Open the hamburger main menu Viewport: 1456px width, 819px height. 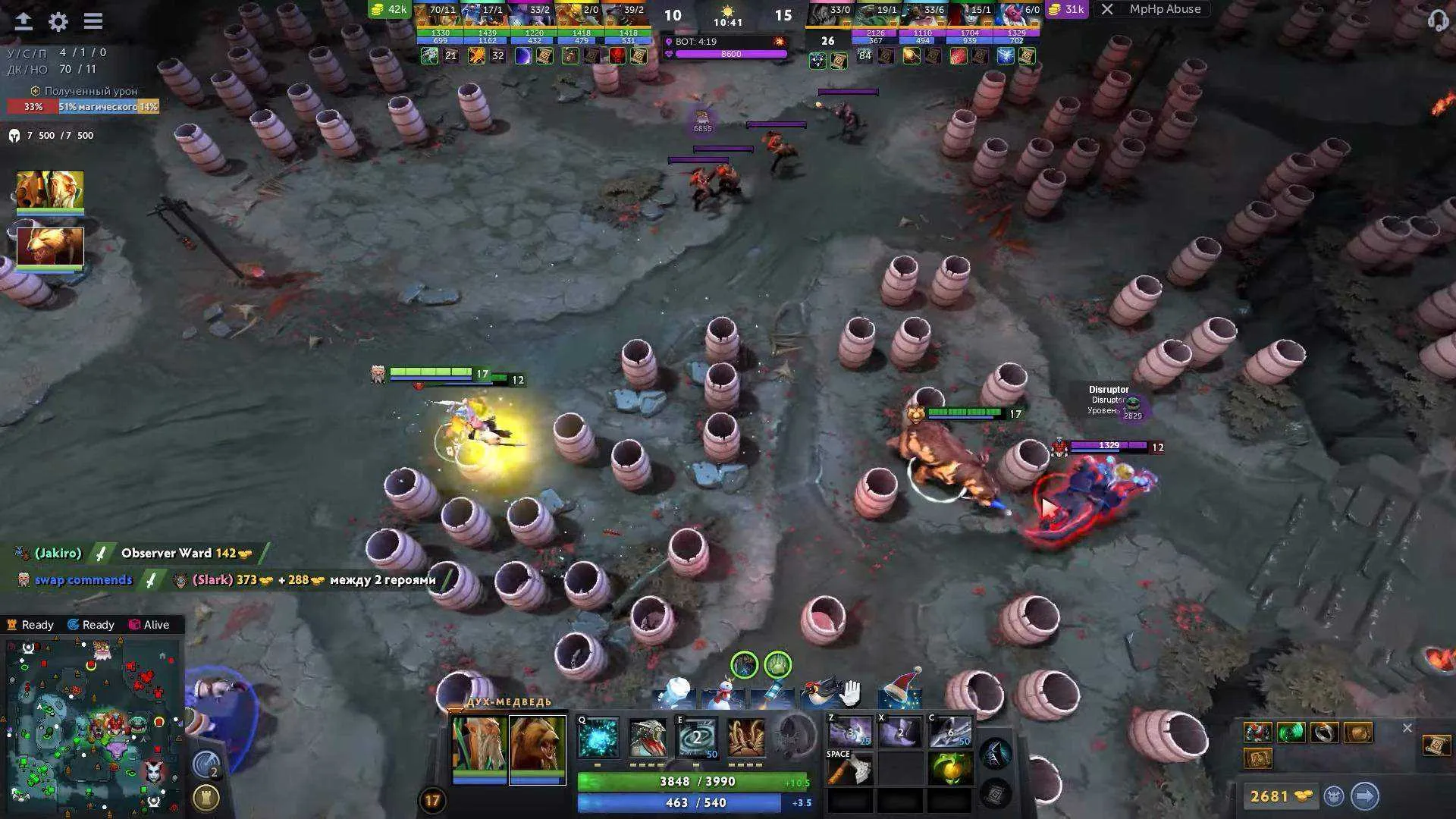tap(93, 22)
